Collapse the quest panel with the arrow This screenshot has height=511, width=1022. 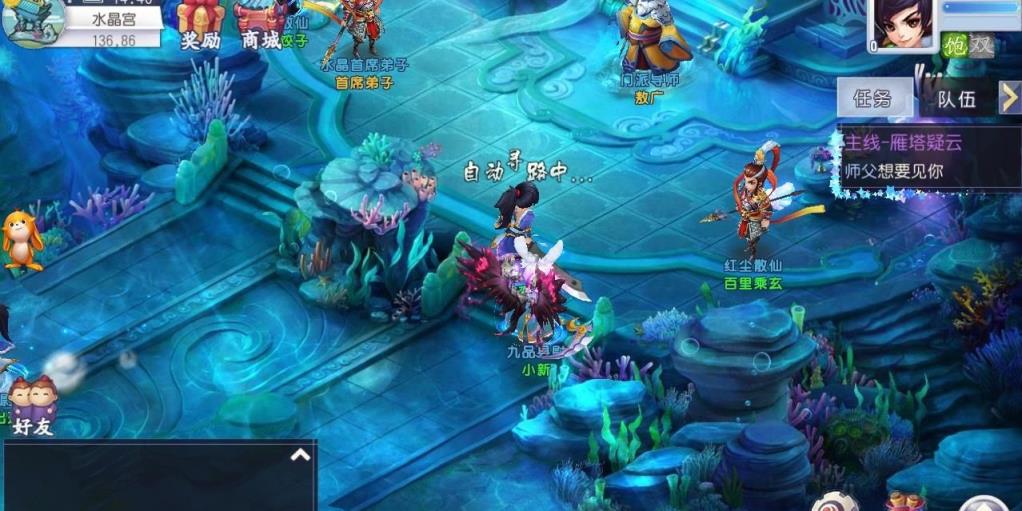[x=1009, y=97]
